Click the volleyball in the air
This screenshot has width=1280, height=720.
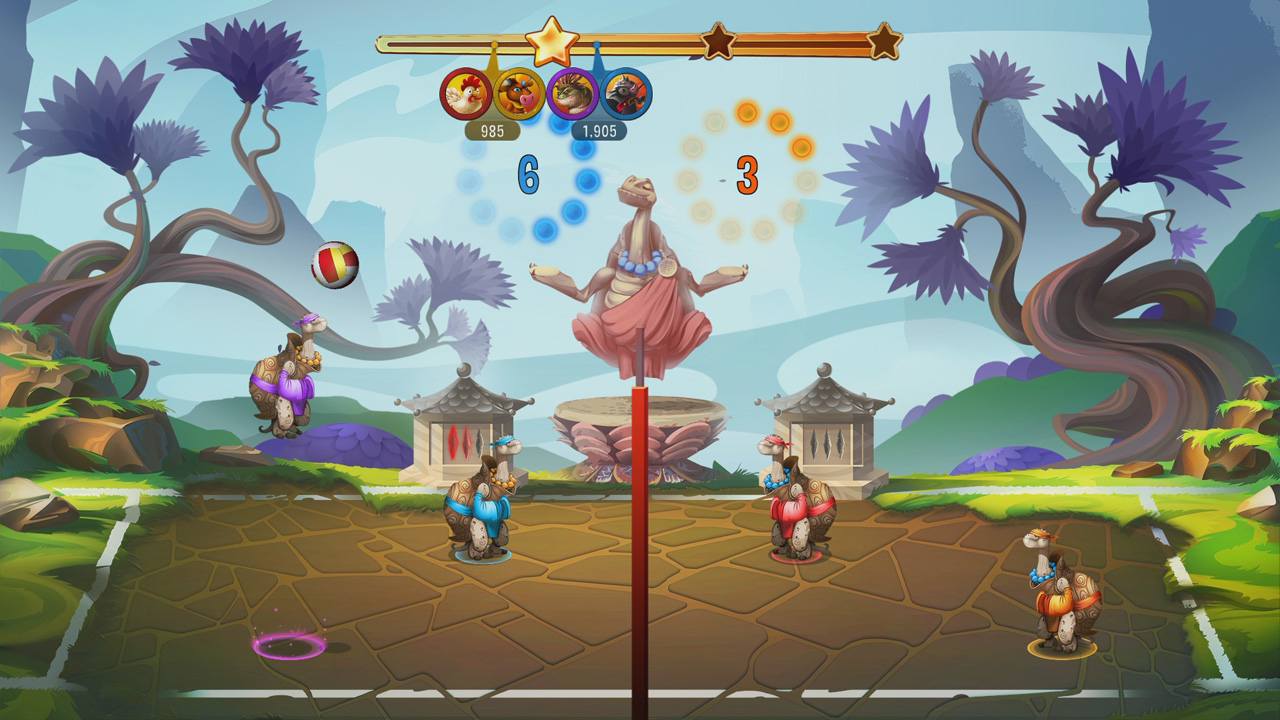point(332,264)
